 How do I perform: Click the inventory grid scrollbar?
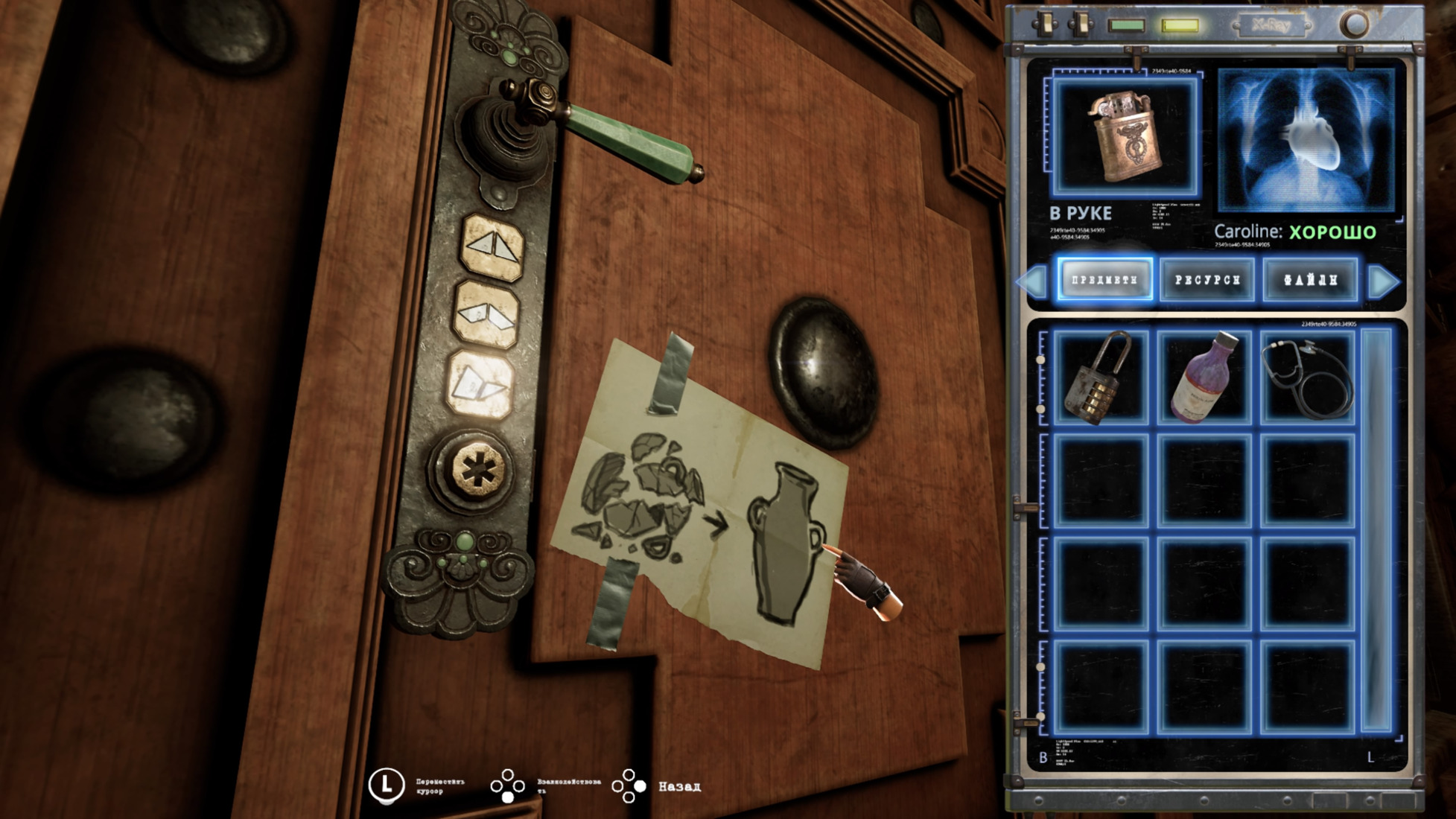pos(1376,529)
